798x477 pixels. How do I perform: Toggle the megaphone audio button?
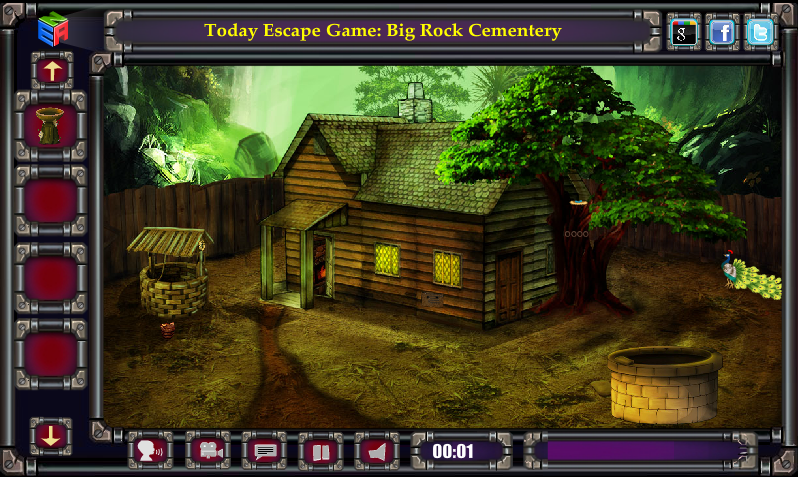click(x=377, y=451)
